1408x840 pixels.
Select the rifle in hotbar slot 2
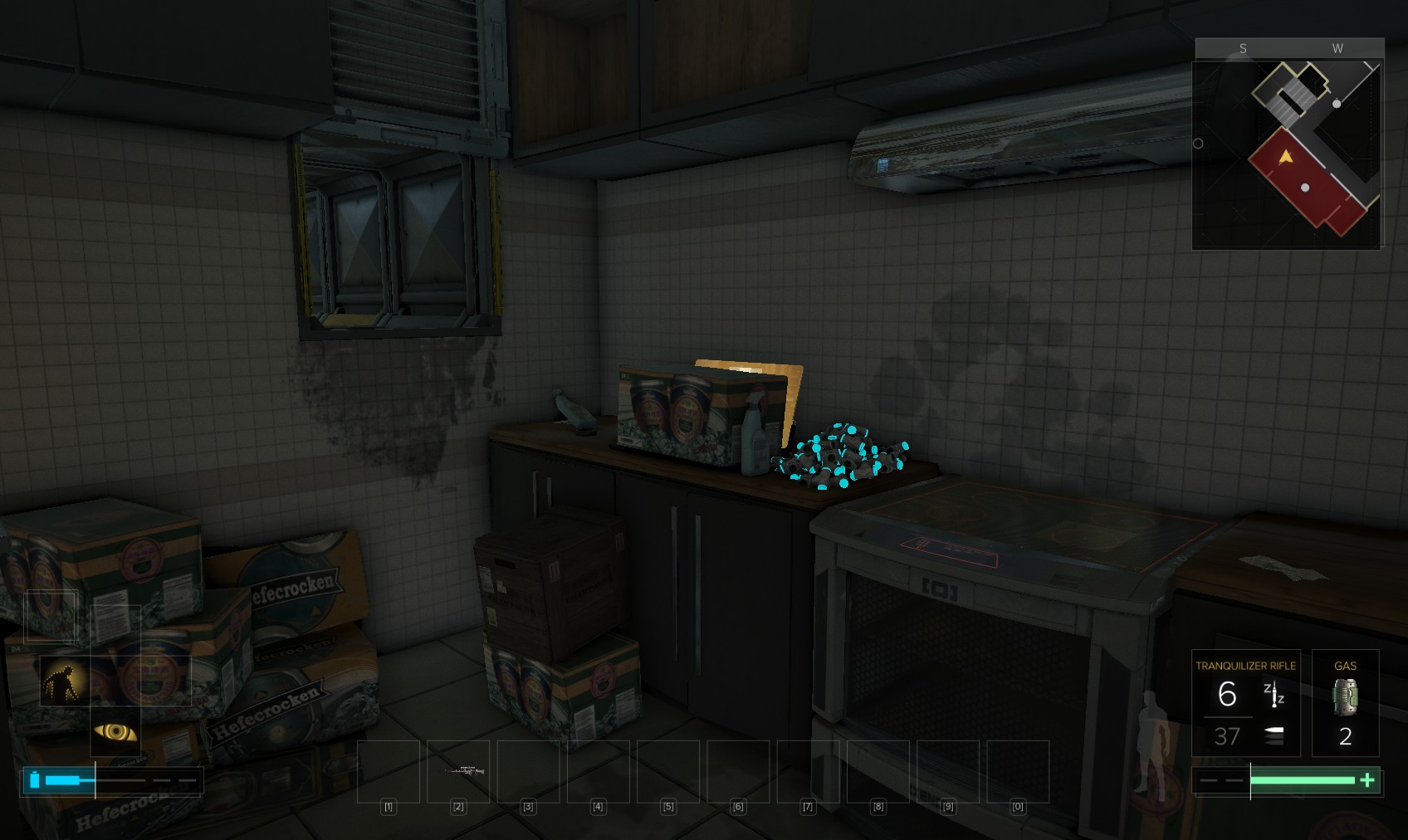click(458, 771)
